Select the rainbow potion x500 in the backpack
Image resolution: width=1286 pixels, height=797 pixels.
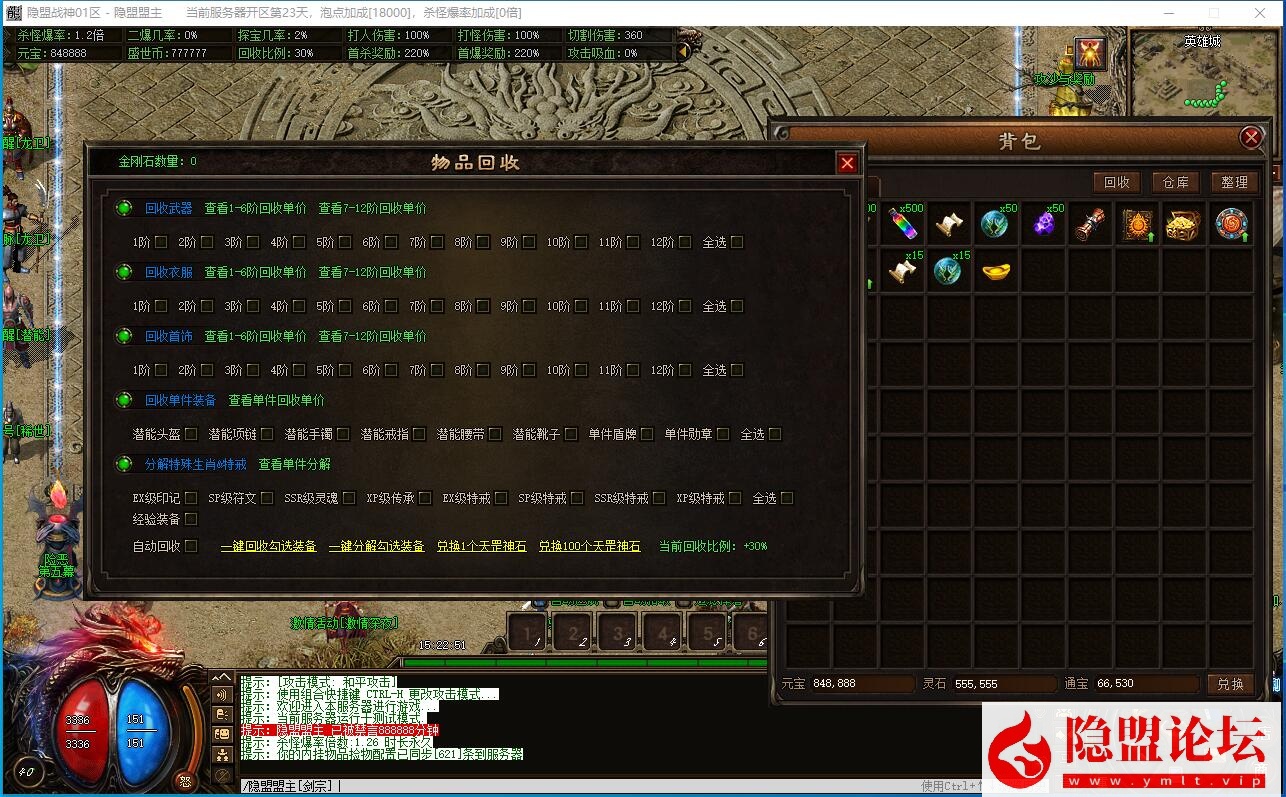click(902, 222)
